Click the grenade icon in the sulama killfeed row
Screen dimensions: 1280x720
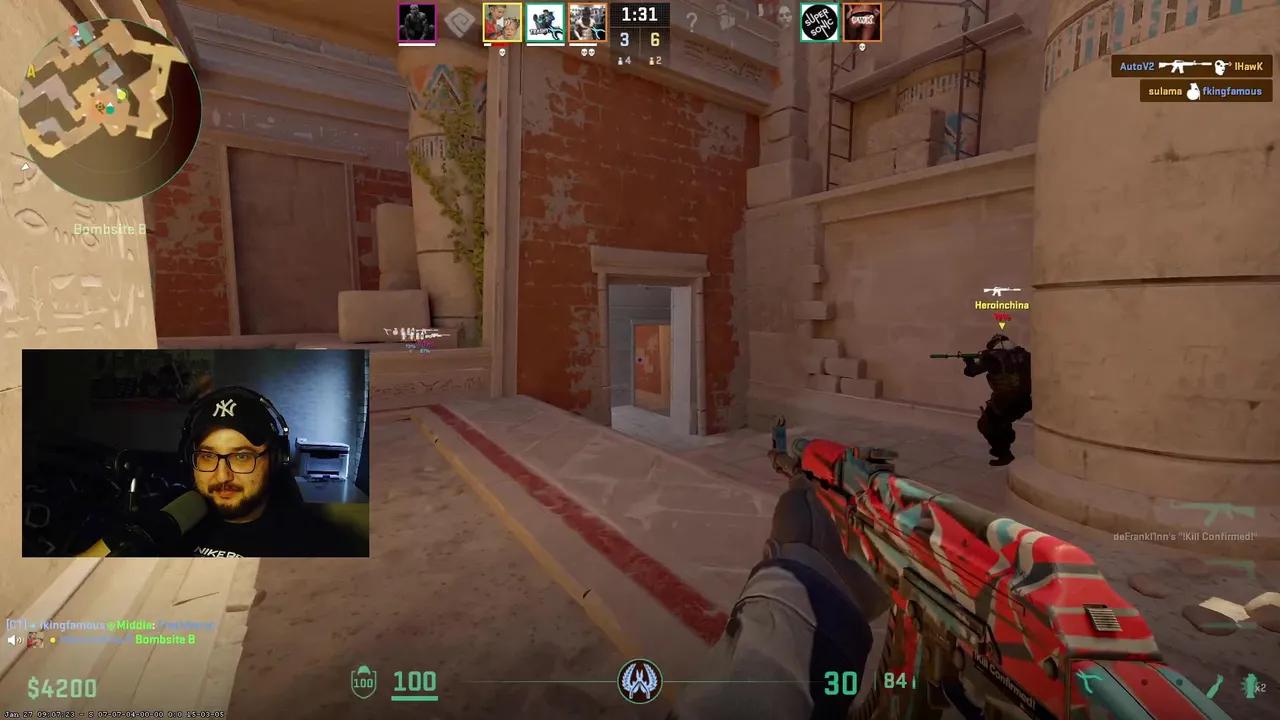(1192, 91)
